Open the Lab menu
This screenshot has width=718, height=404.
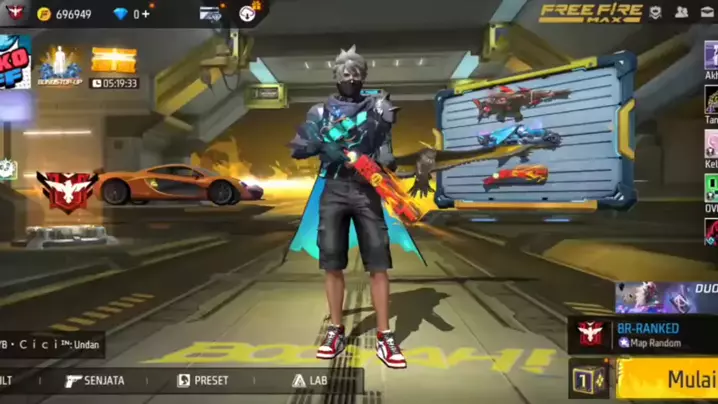(310, 381)
